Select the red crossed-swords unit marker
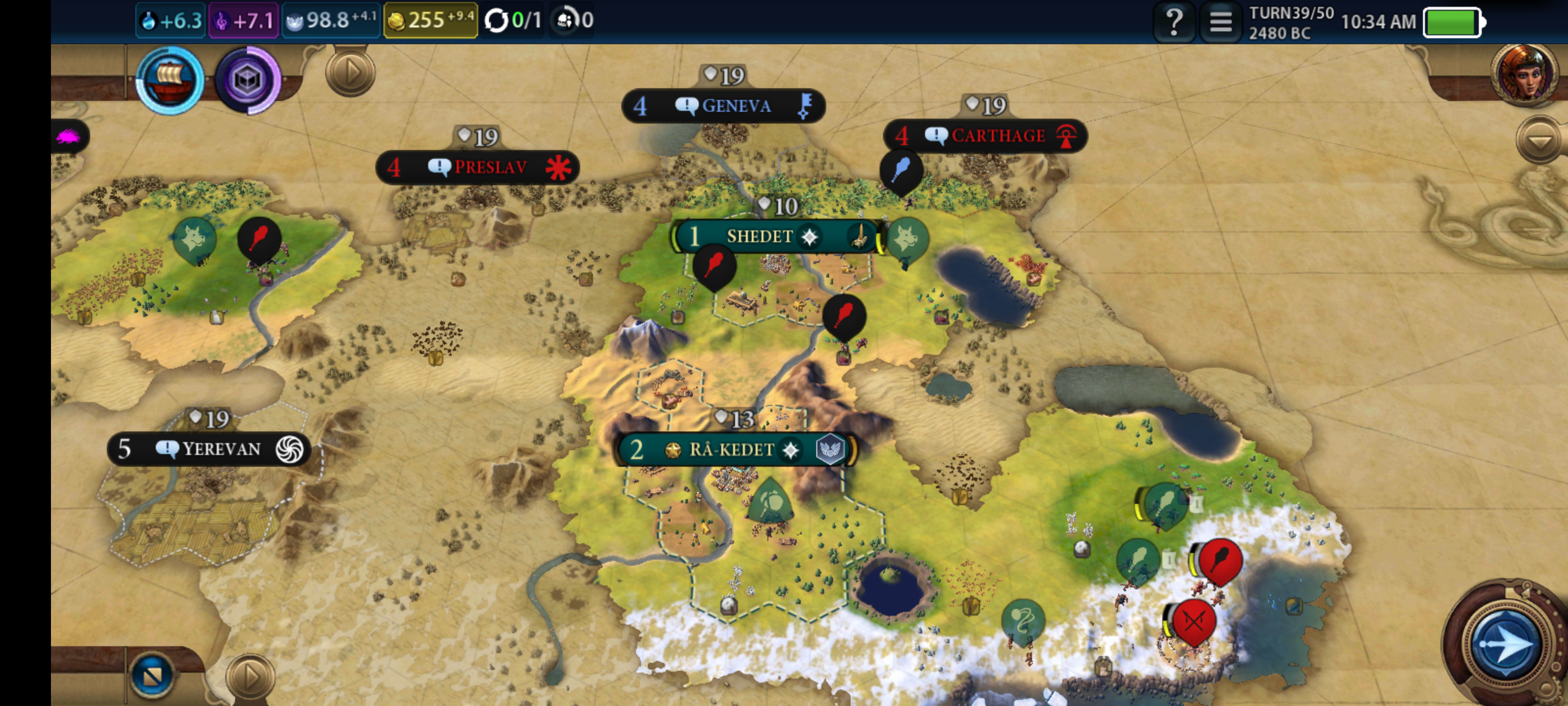The height and width of the screenshot is (706, 1568). point(1194,621)
